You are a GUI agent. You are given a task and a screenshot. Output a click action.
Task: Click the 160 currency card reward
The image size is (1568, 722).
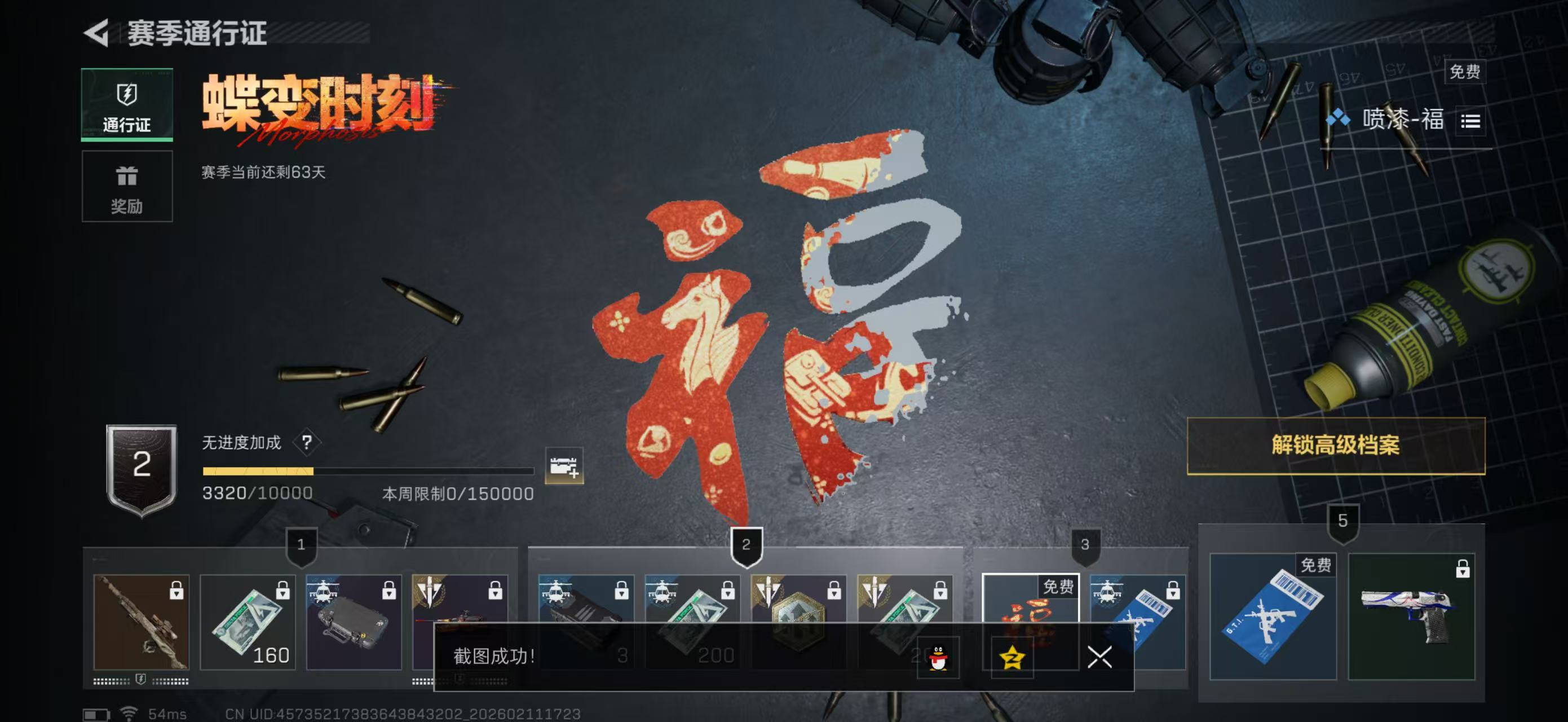[248, 621]
